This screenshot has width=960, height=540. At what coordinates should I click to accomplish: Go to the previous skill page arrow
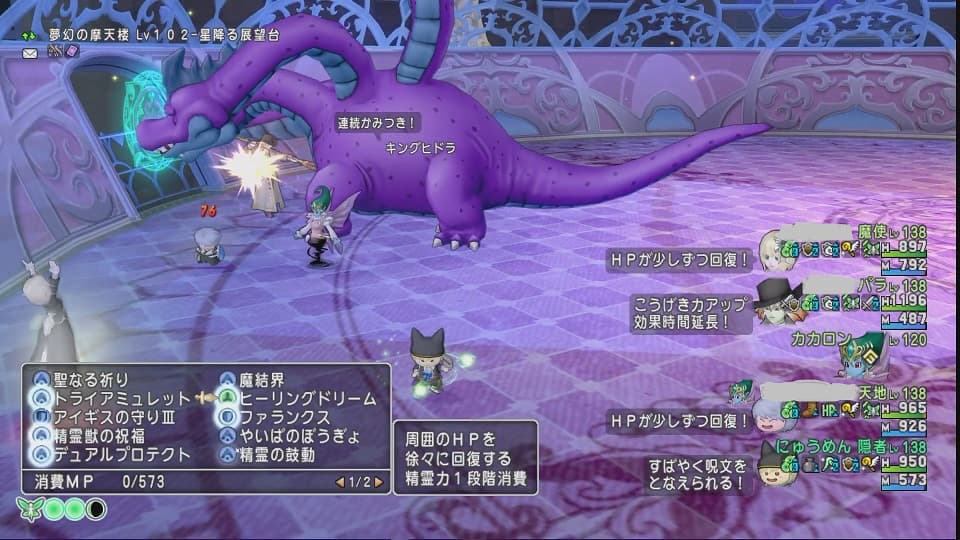340,482
